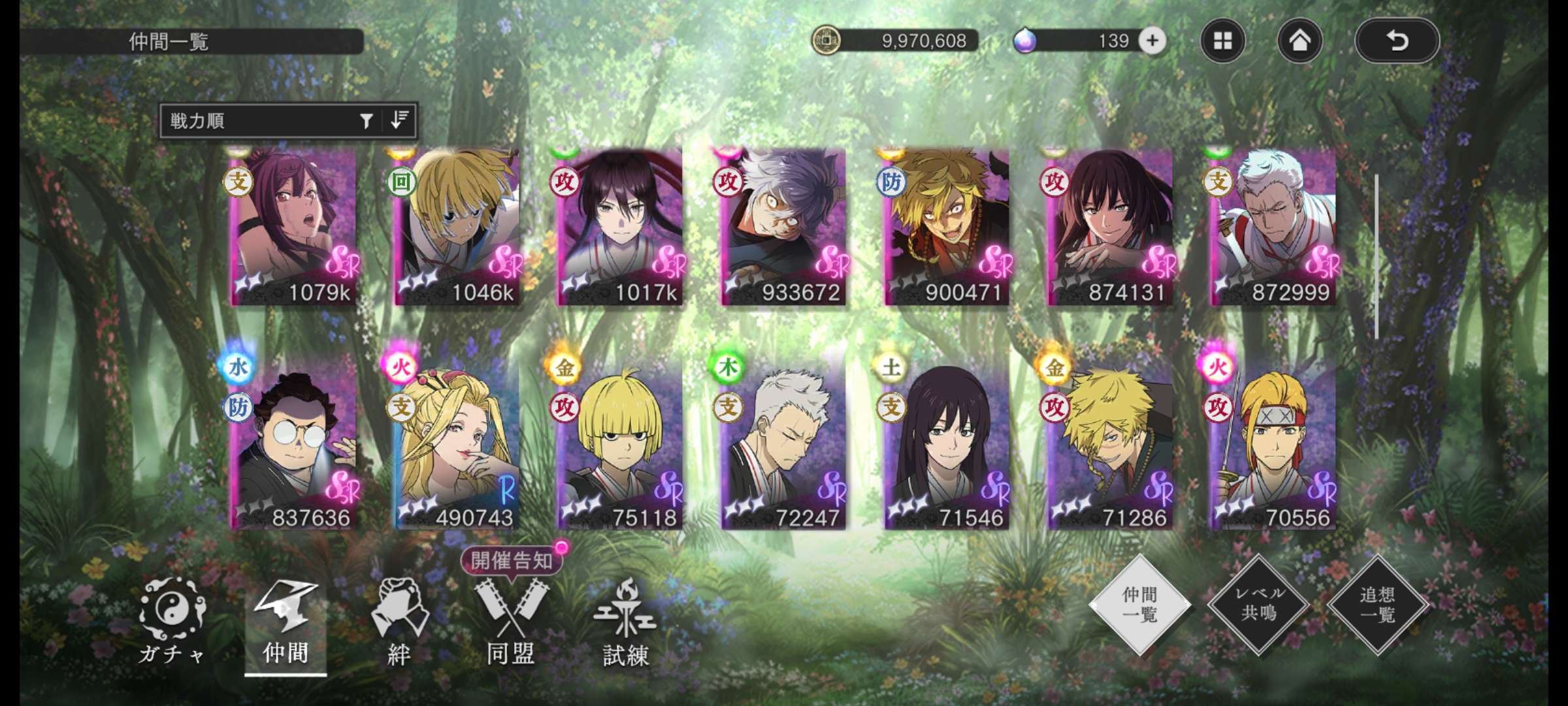Viewport: 1568px width, 706px height.
Task: Return to the home screen
Action: coord(1299,41)
